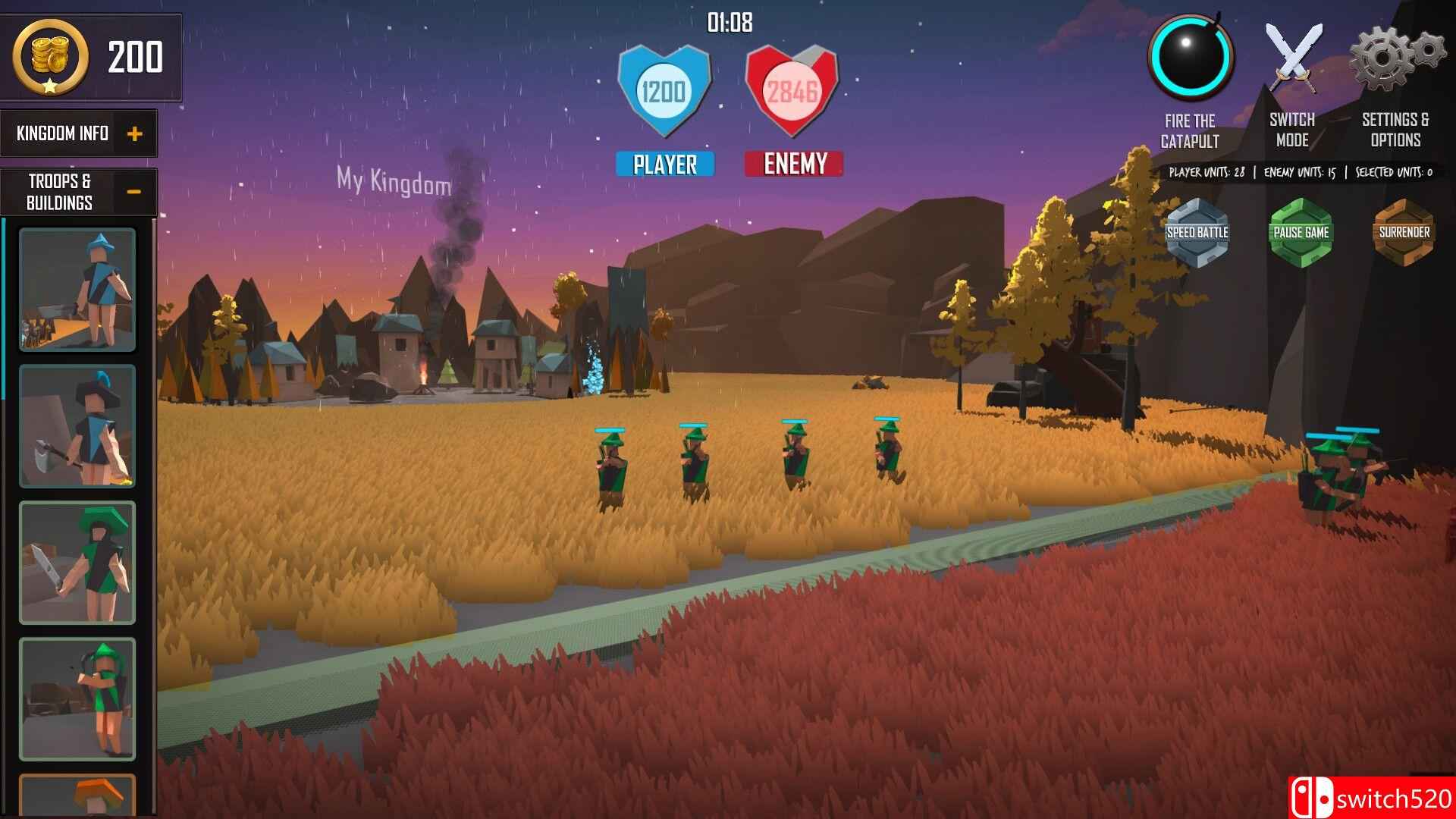Screen dimensions: 1456x819
Task: Toggle selection of the green hooded swordsman
Action: point(76,561)
